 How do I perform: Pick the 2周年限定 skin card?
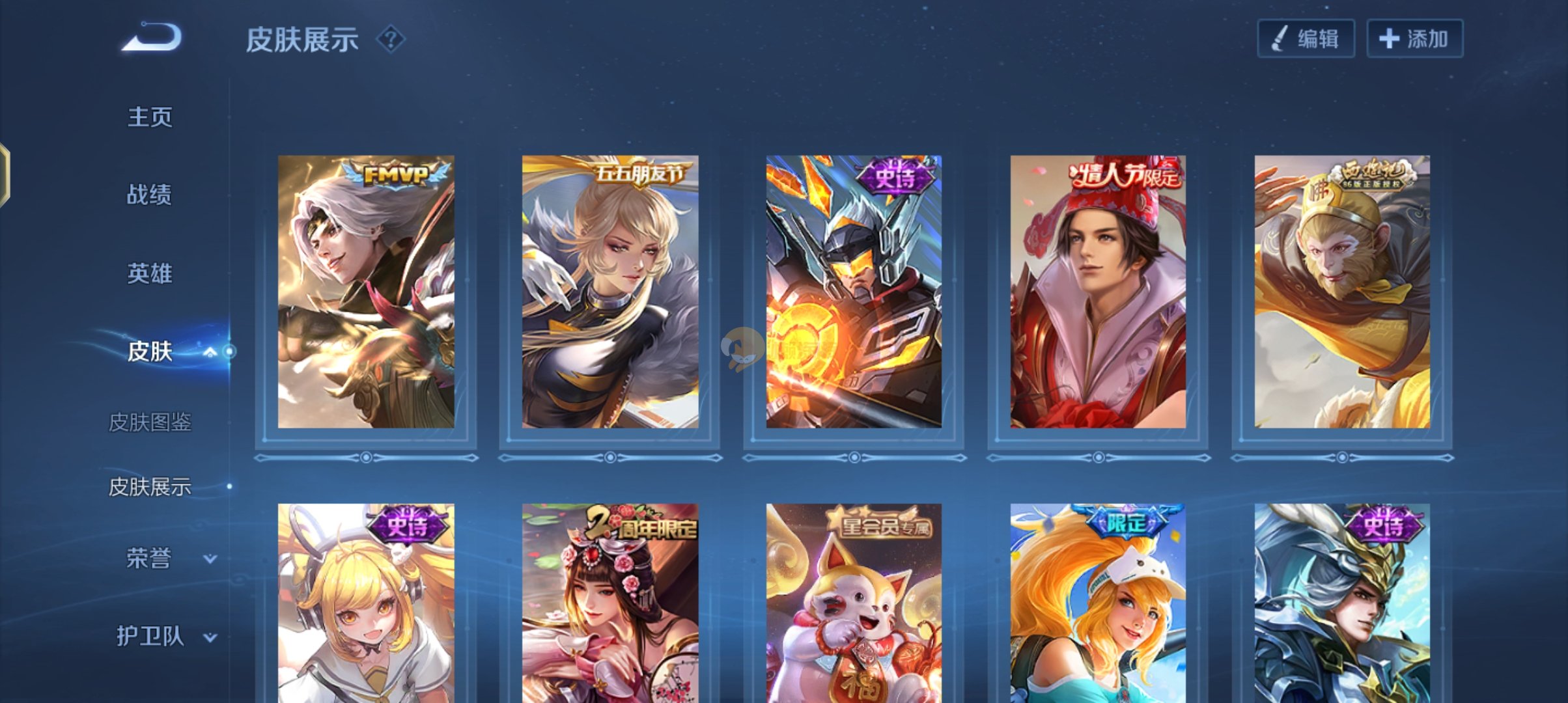[x=610, y=602]
